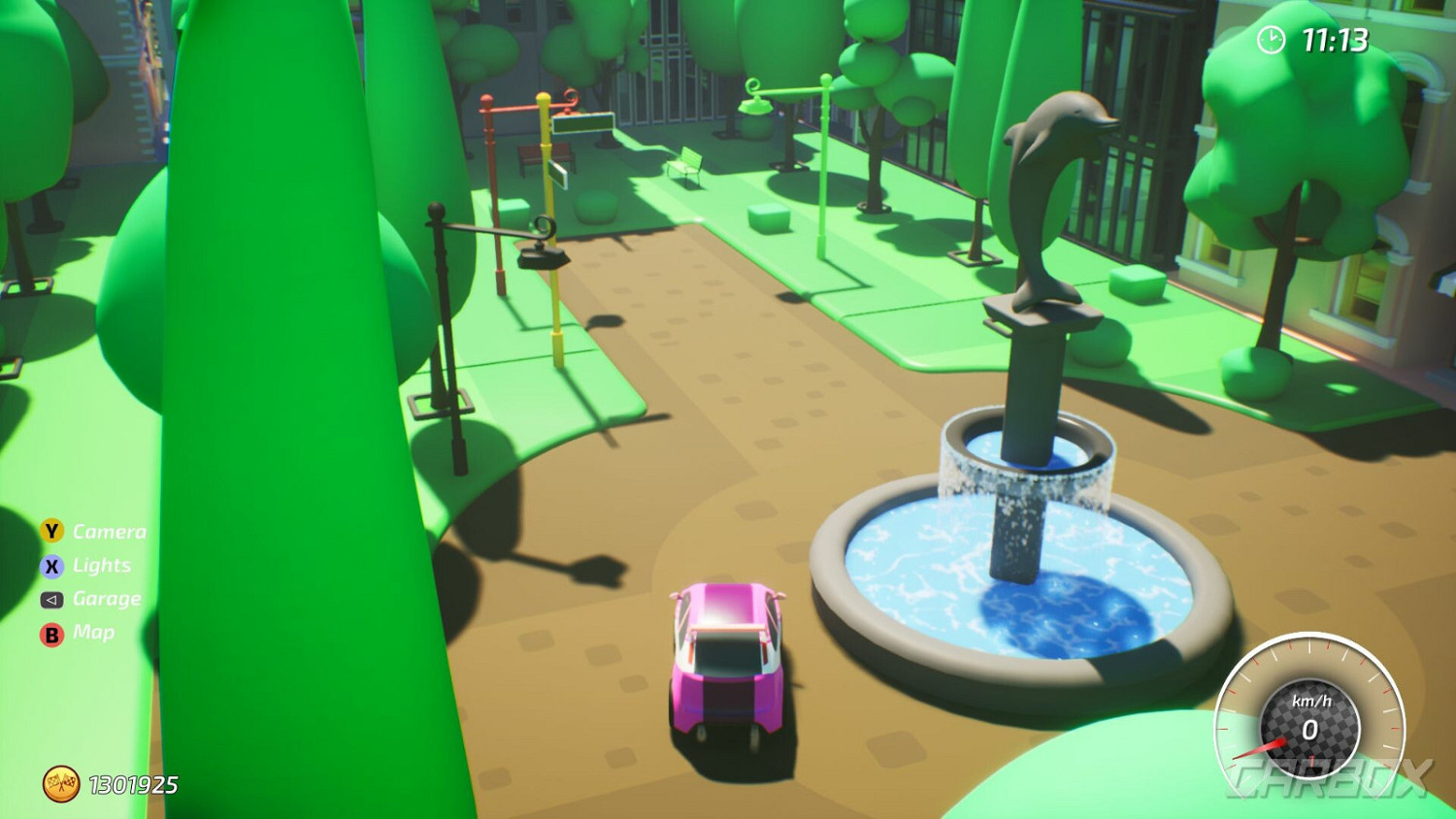Viewport: 1456px width, 819px height.
Task: Click the yellow Y Camera button icon
Action: point(50,532)
